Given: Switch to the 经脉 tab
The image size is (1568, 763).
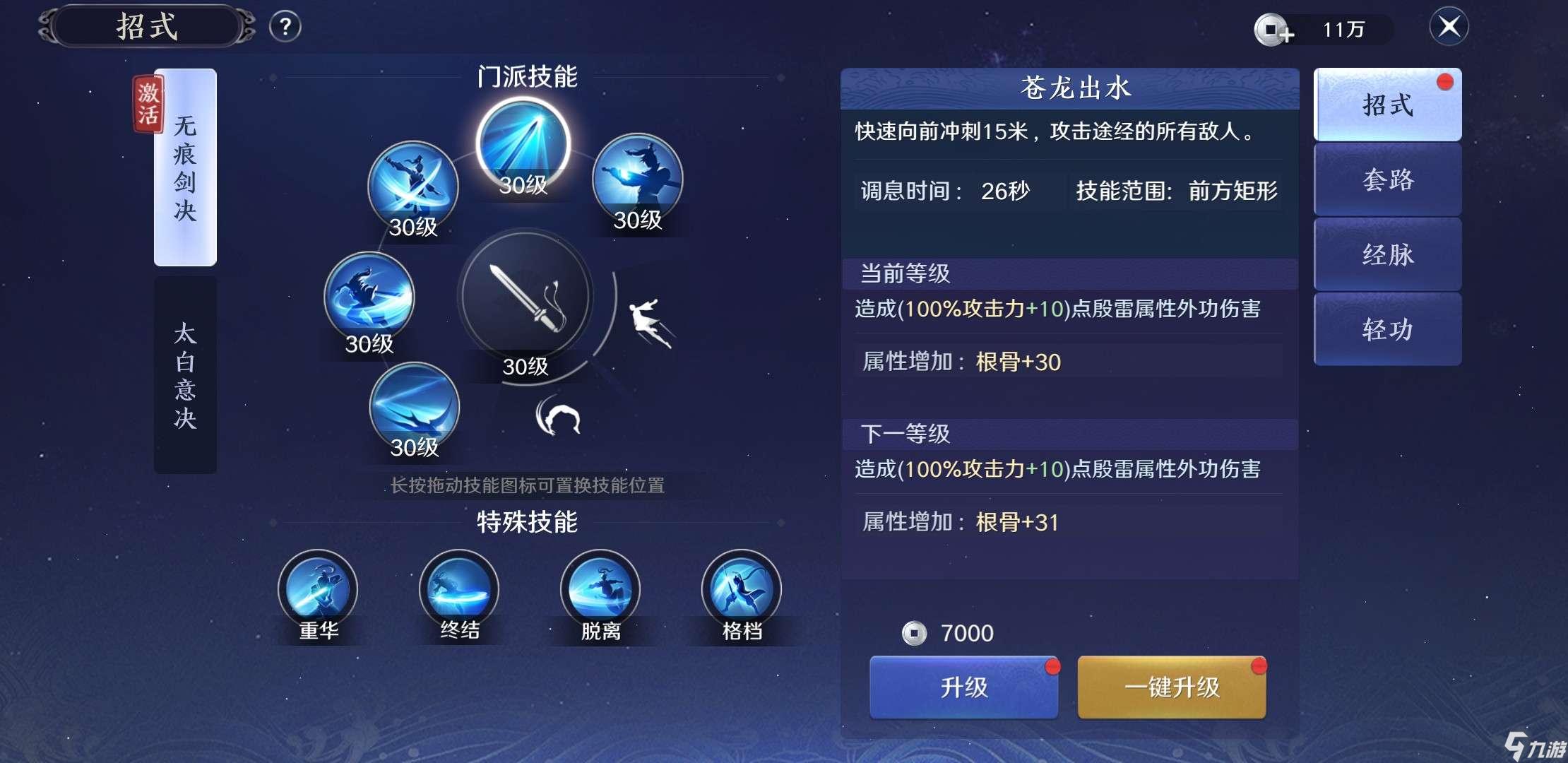Looking at the screenshot, I should point(1386,255).
